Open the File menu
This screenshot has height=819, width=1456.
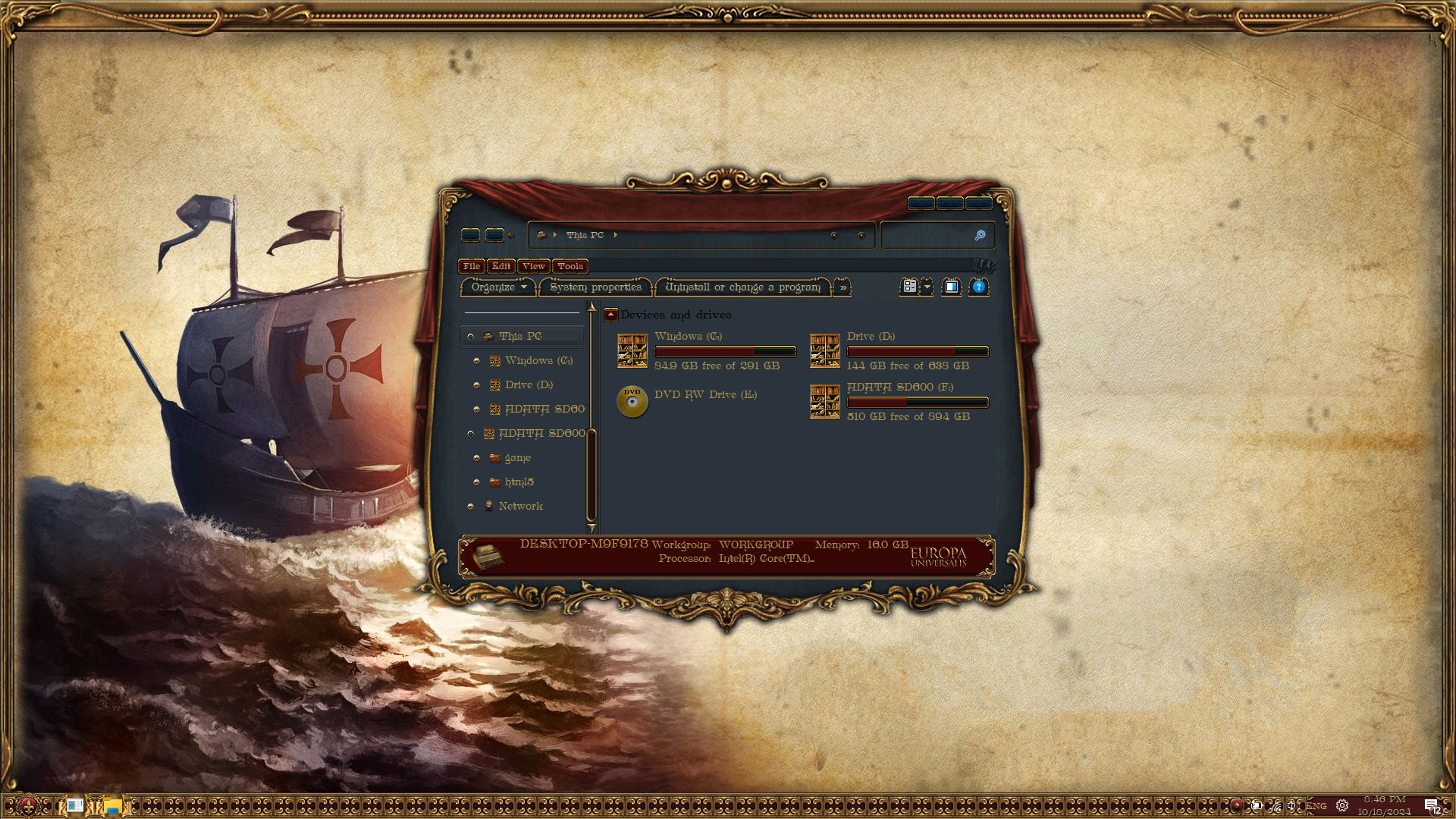(471, 266)
